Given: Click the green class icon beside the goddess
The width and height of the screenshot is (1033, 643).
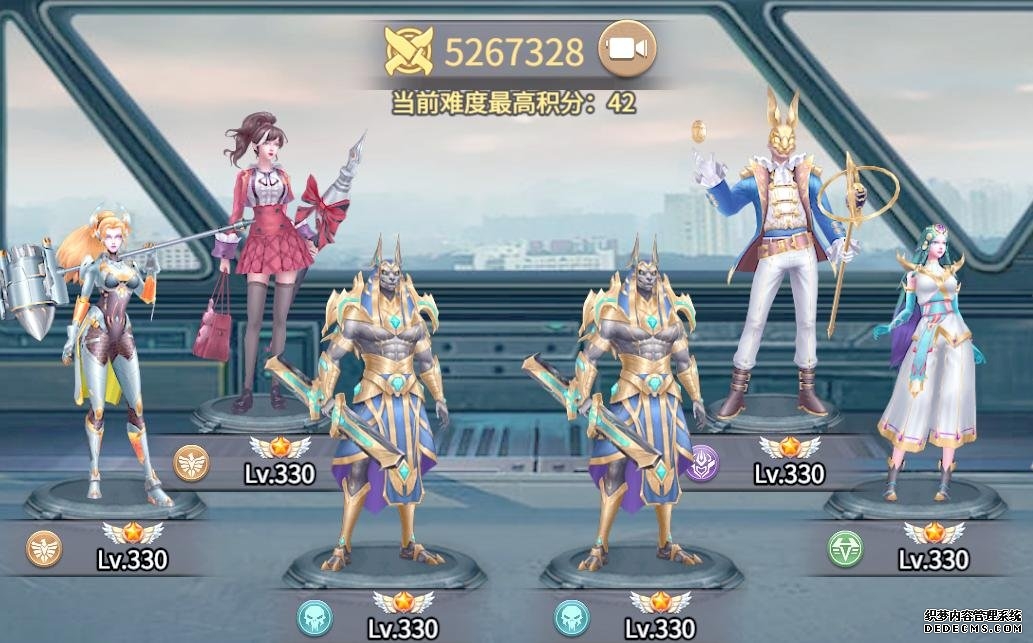Looking at the screenshot, I should coord(845,548).
